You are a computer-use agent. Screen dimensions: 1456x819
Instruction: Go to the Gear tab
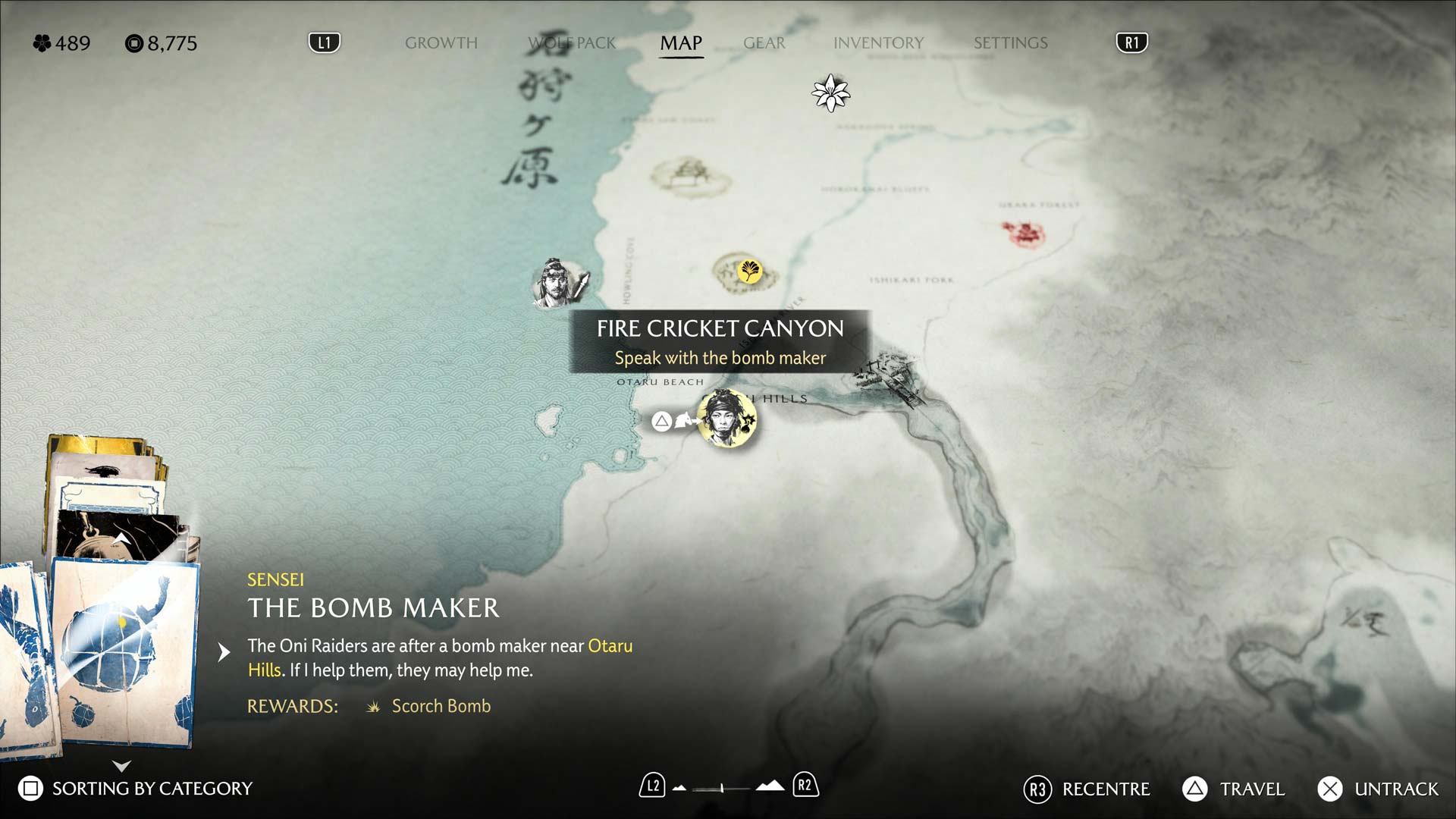(x=764, y=43)
